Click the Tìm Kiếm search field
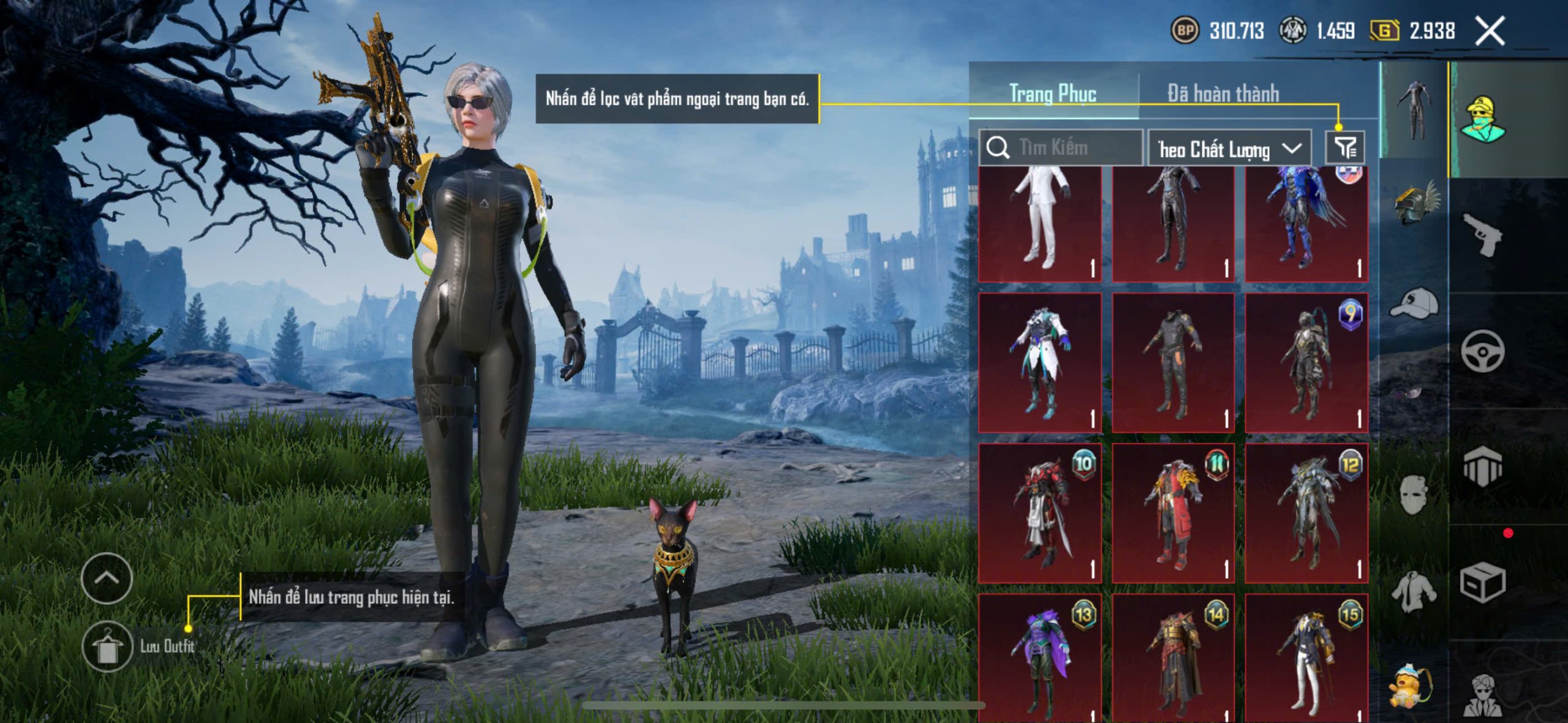Image resolution: width=1568 pixels, height=723 pixels. [1061, 148]
